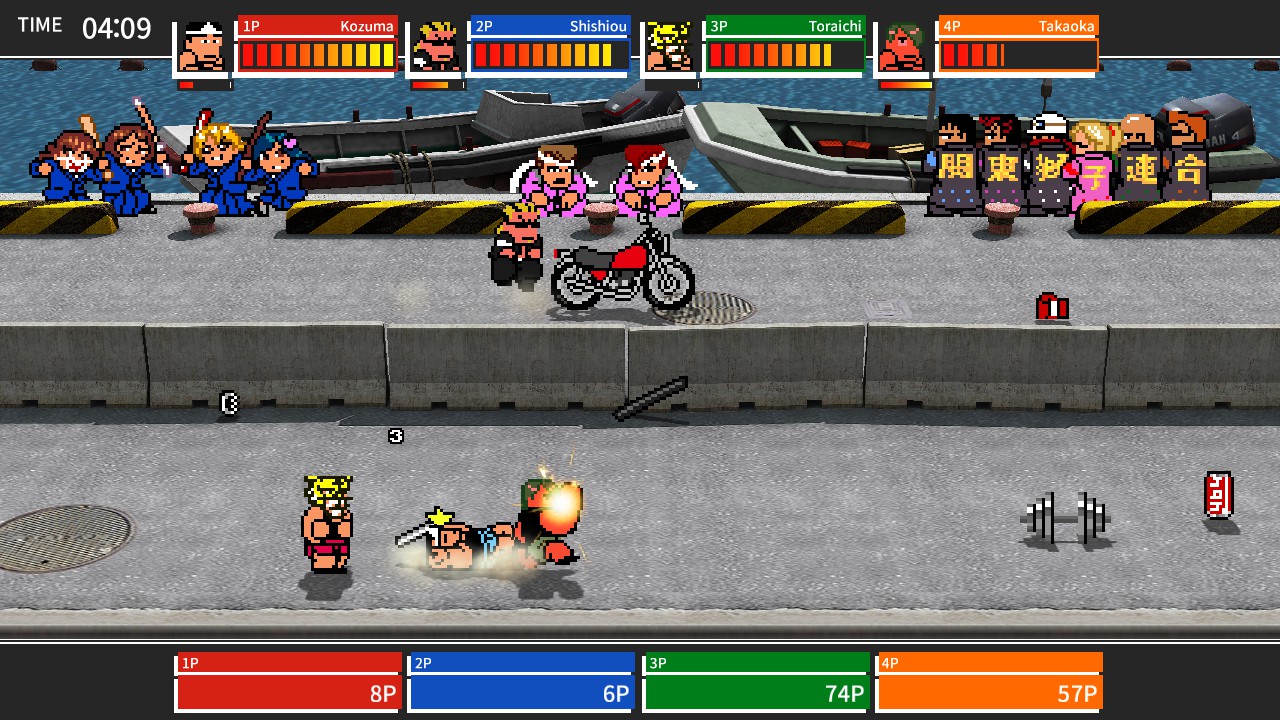The width and height of the screenshot is (1280, 720).
Task: Click Shishiou's blue health gauge
Action: coord(549,57)
